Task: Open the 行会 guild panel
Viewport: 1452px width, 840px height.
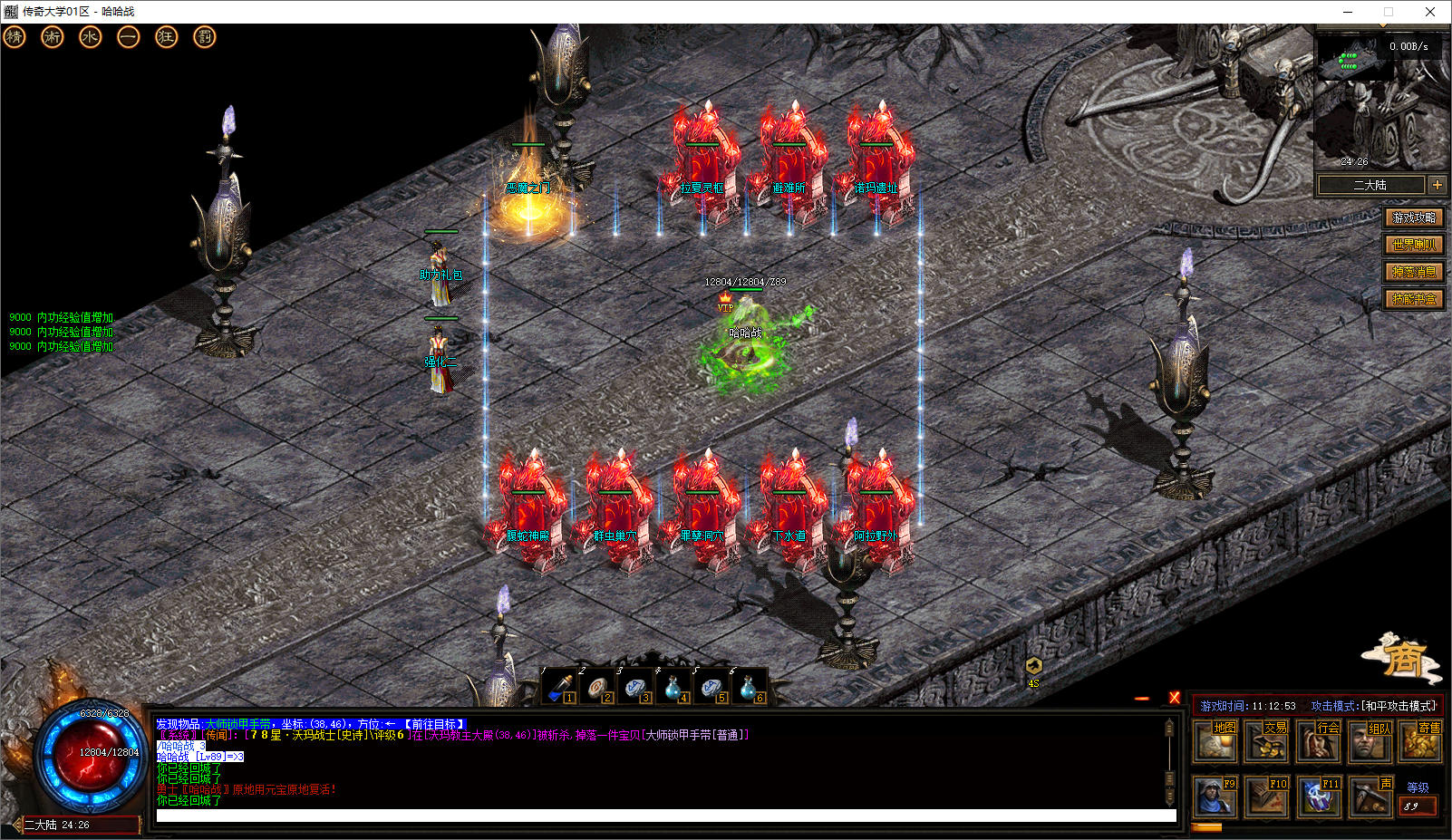Action: click(1319, 742)
